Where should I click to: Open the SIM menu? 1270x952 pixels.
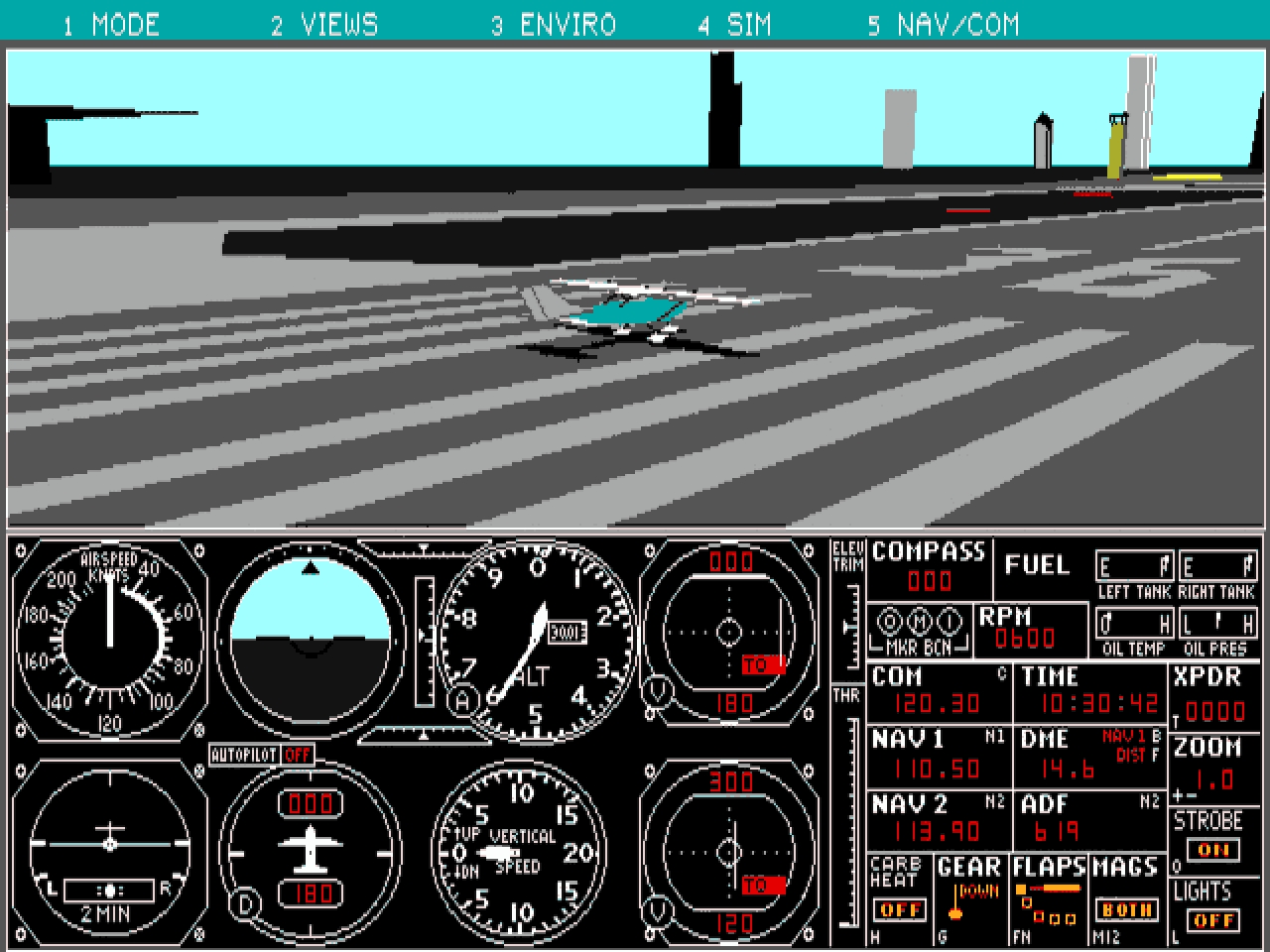734,24
